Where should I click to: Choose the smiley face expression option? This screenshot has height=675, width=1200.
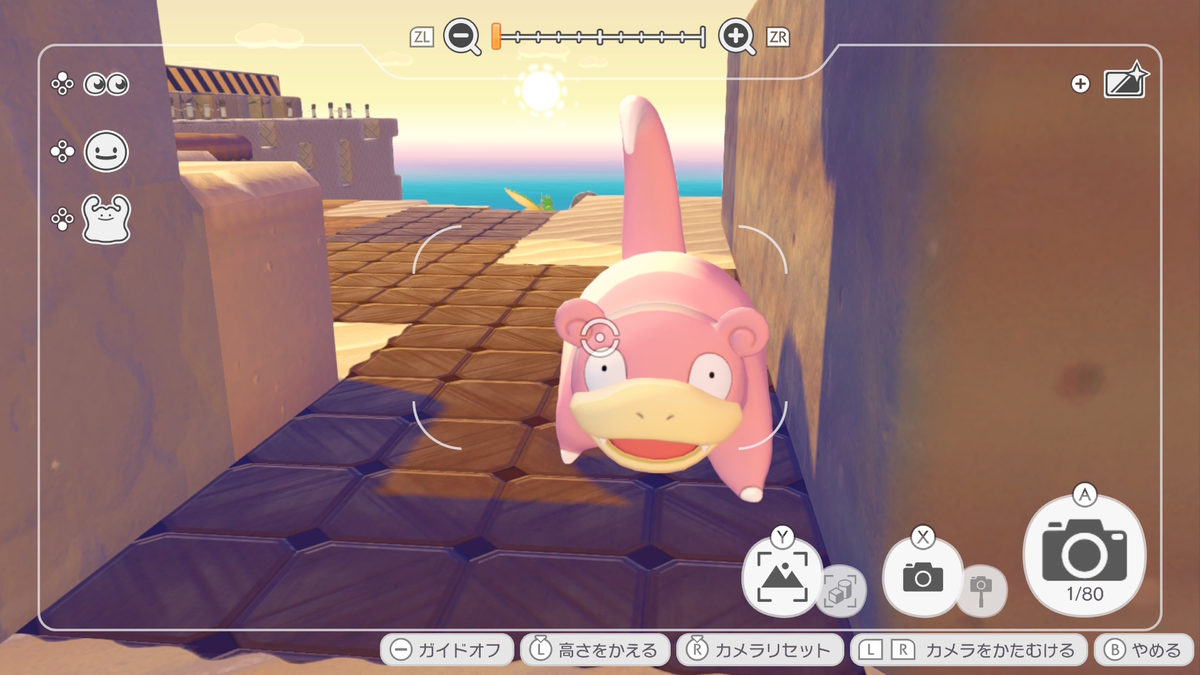(106, 152)
